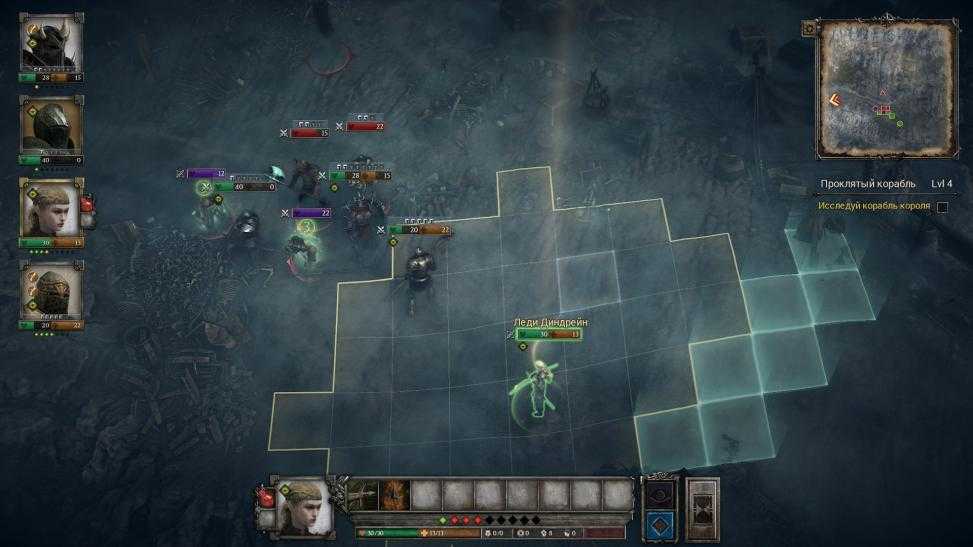Click the dark eye overwatch button

(x=659, y=494)
